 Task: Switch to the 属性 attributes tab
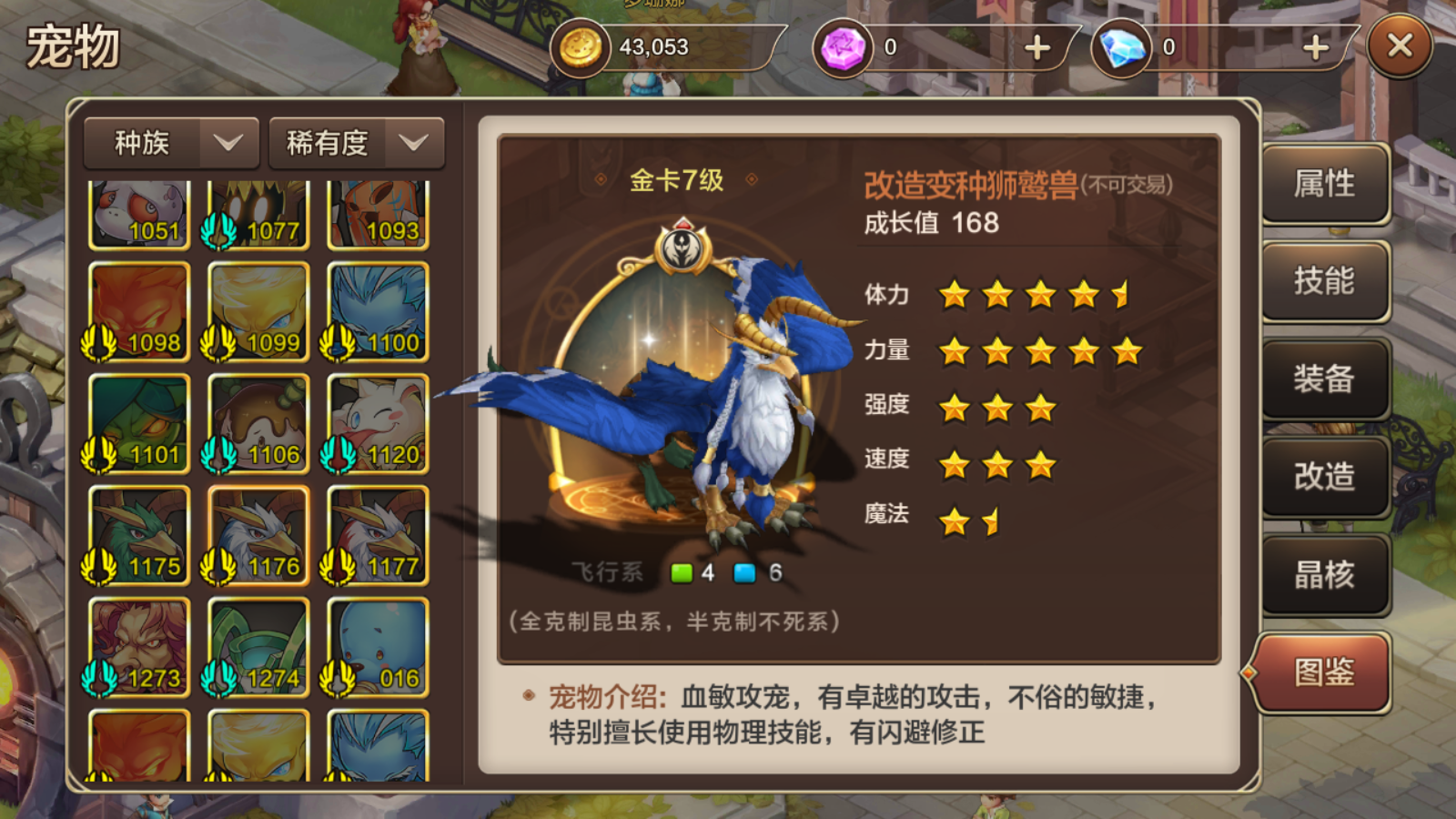[x=1325, y=185]
